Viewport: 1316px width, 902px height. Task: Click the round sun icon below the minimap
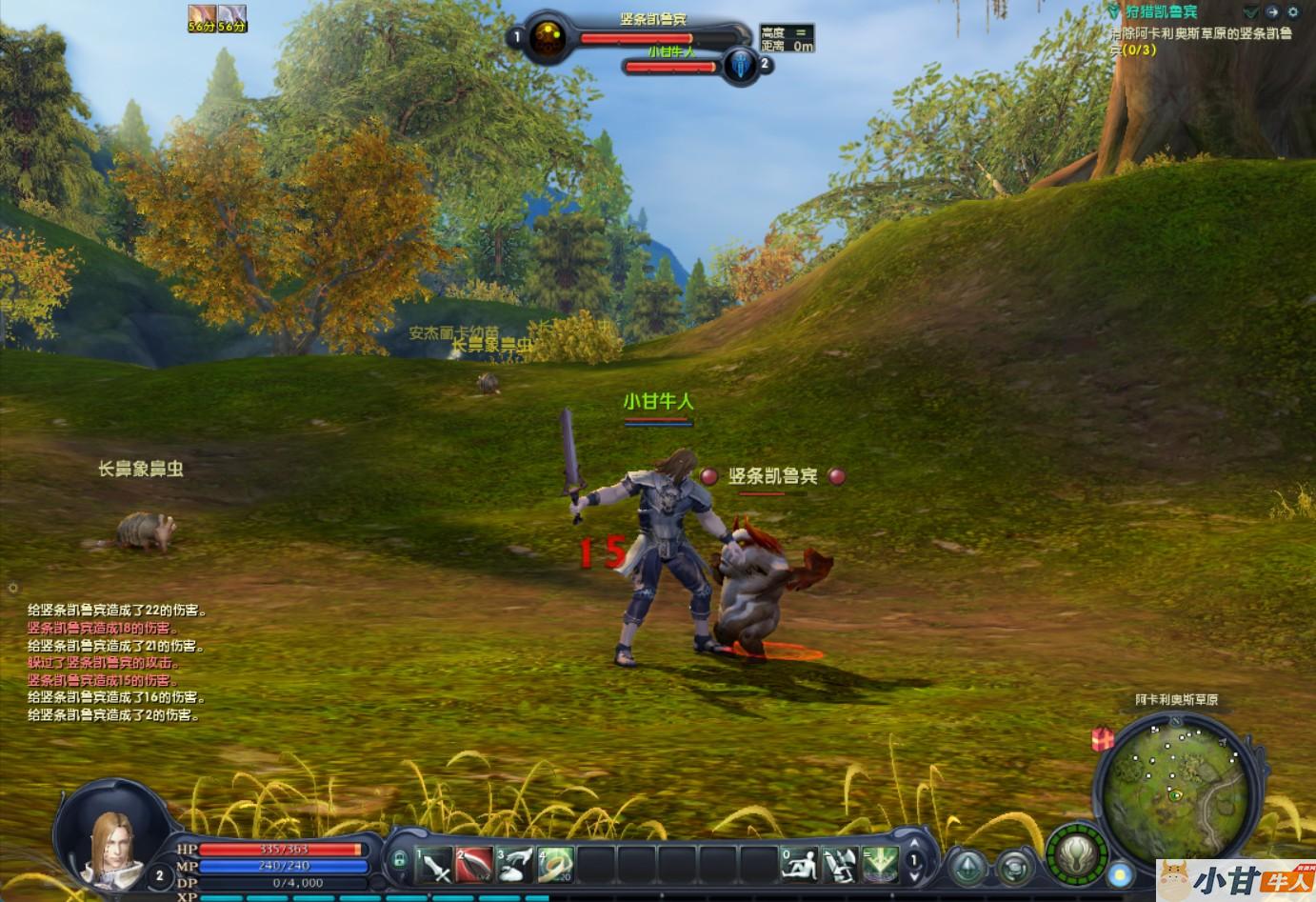[x=1121, y=872]
